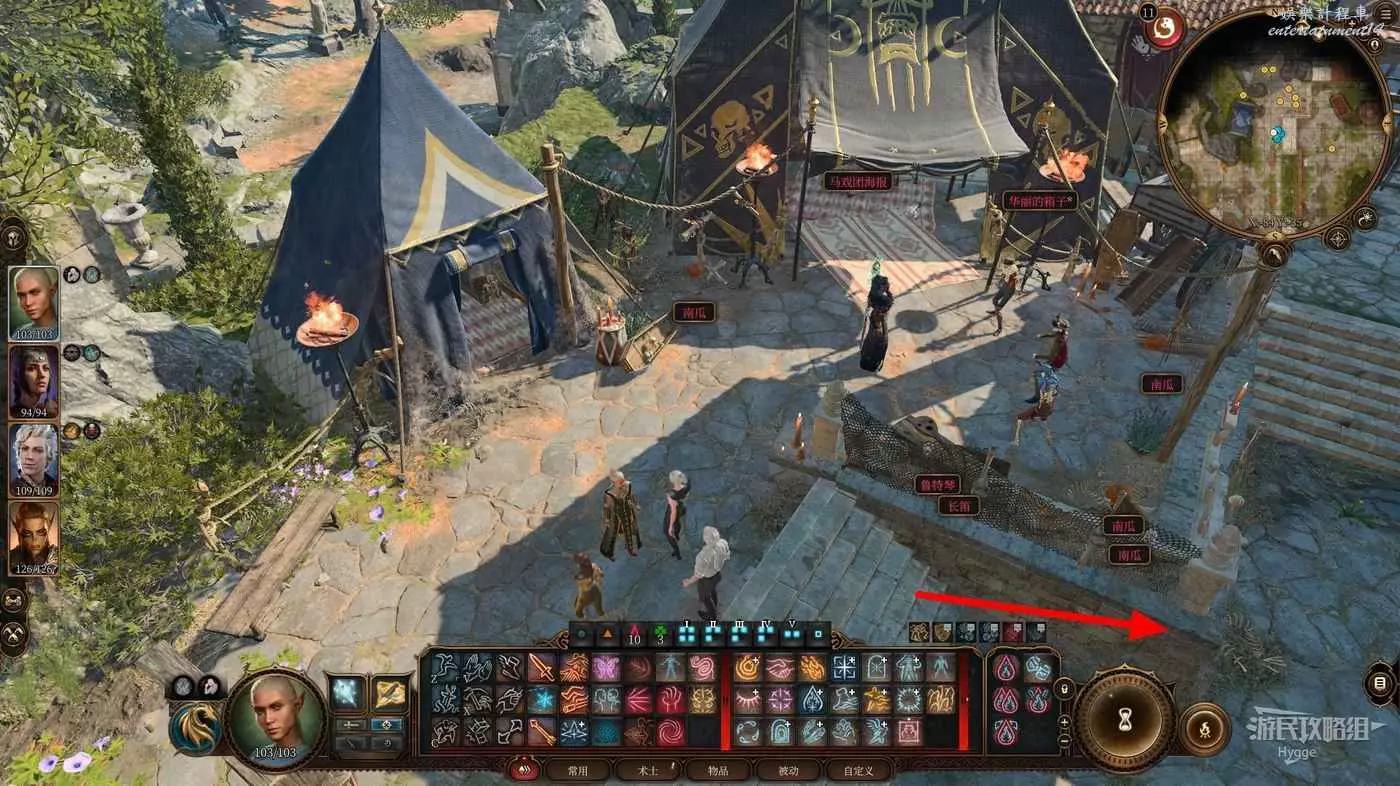Open the hamburger menu by the minimap
Screen dimensions: 1400x786
point(1385,14)
